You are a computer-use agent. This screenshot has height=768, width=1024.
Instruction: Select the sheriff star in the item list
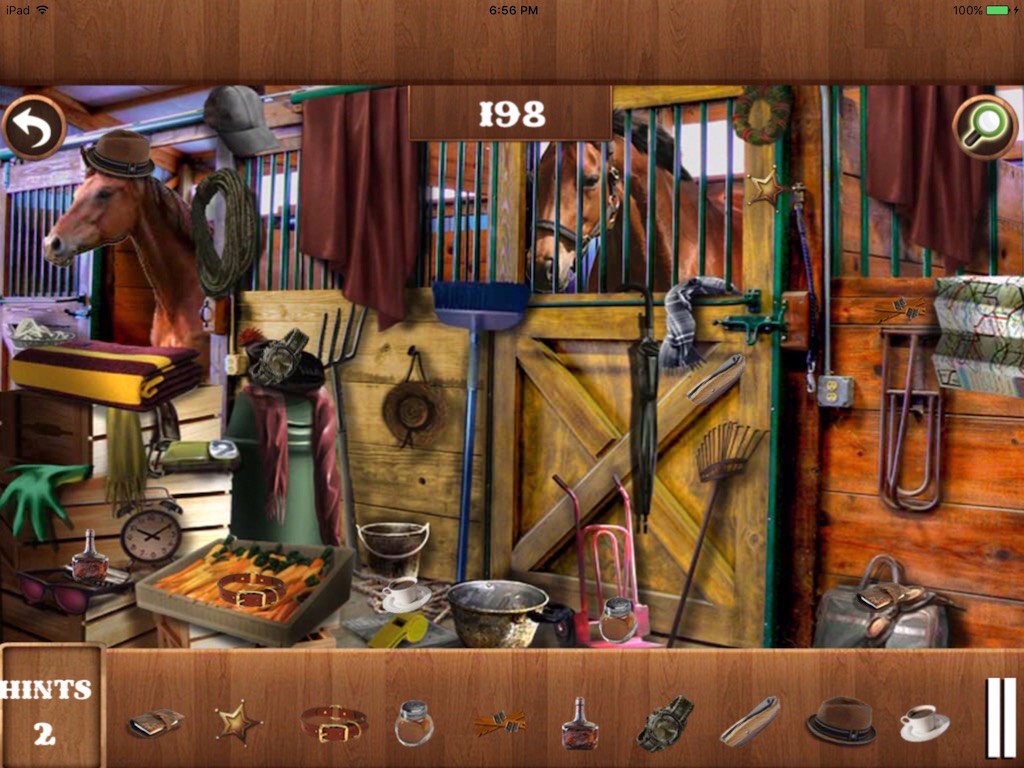[x=238, y=721]
